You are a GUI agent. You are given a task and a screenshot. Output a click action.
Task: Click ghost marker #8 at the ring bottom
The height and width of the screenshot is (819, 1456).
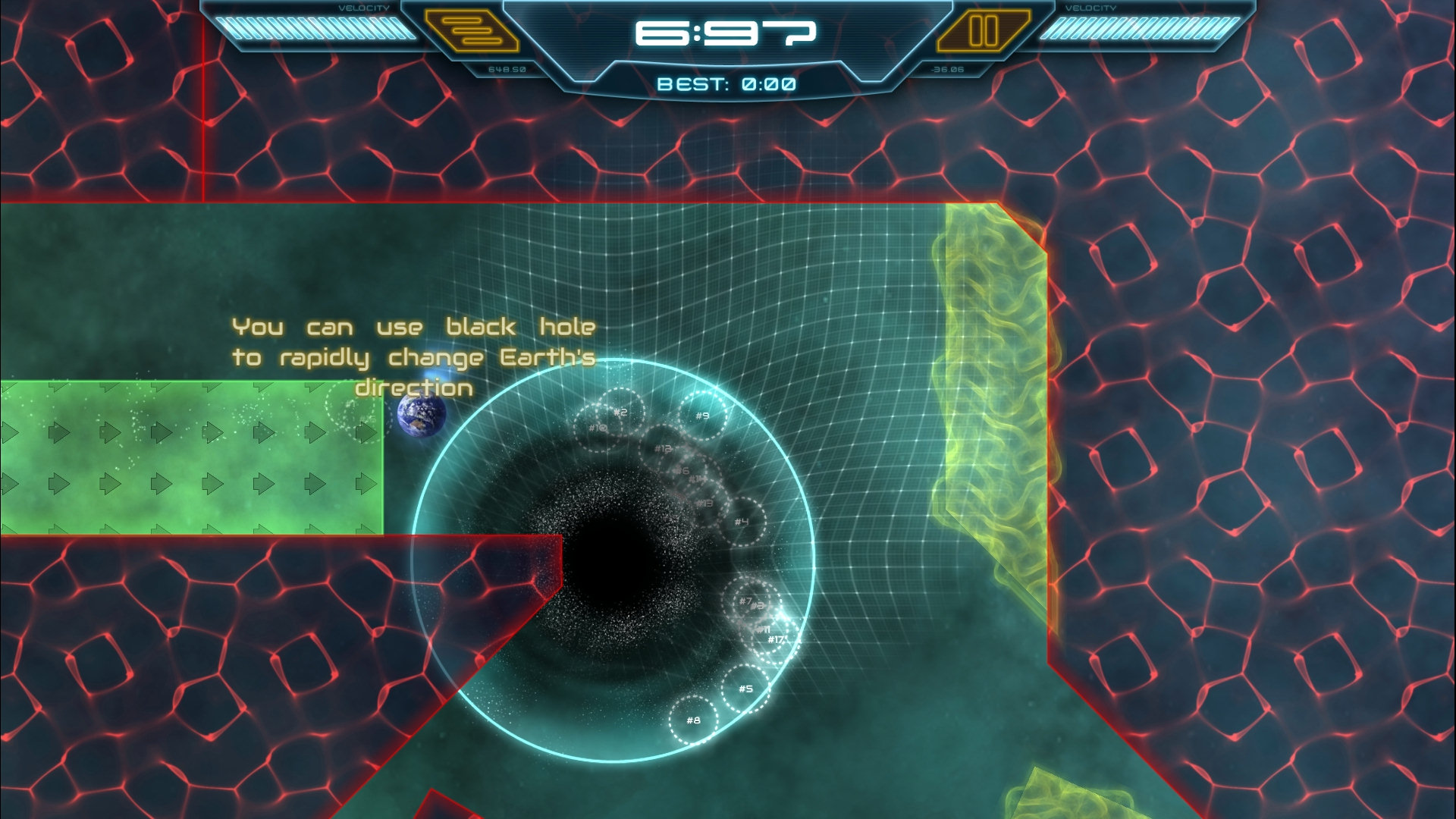point(692,720)
